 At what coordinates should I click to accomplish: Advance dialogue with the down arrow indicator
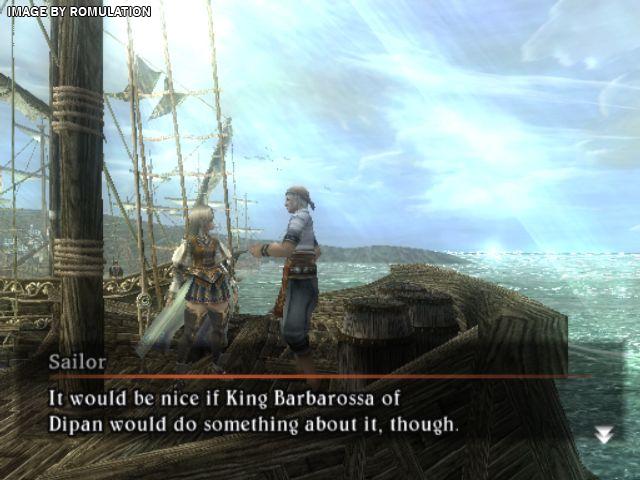click(x=603, y=434)
